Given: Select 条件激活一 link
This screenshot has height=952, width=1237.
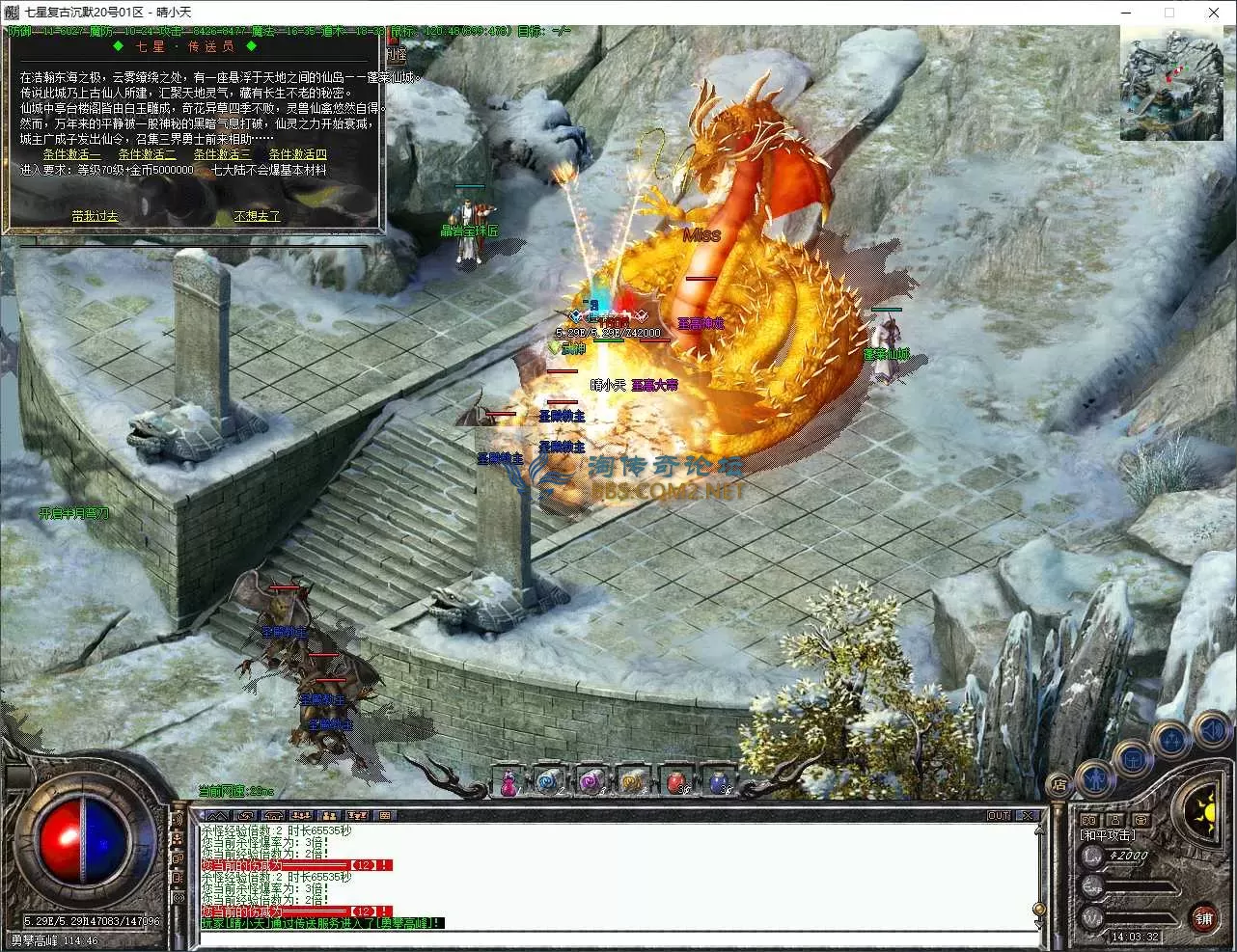Looking at the screenshot, I should [71, 154].
